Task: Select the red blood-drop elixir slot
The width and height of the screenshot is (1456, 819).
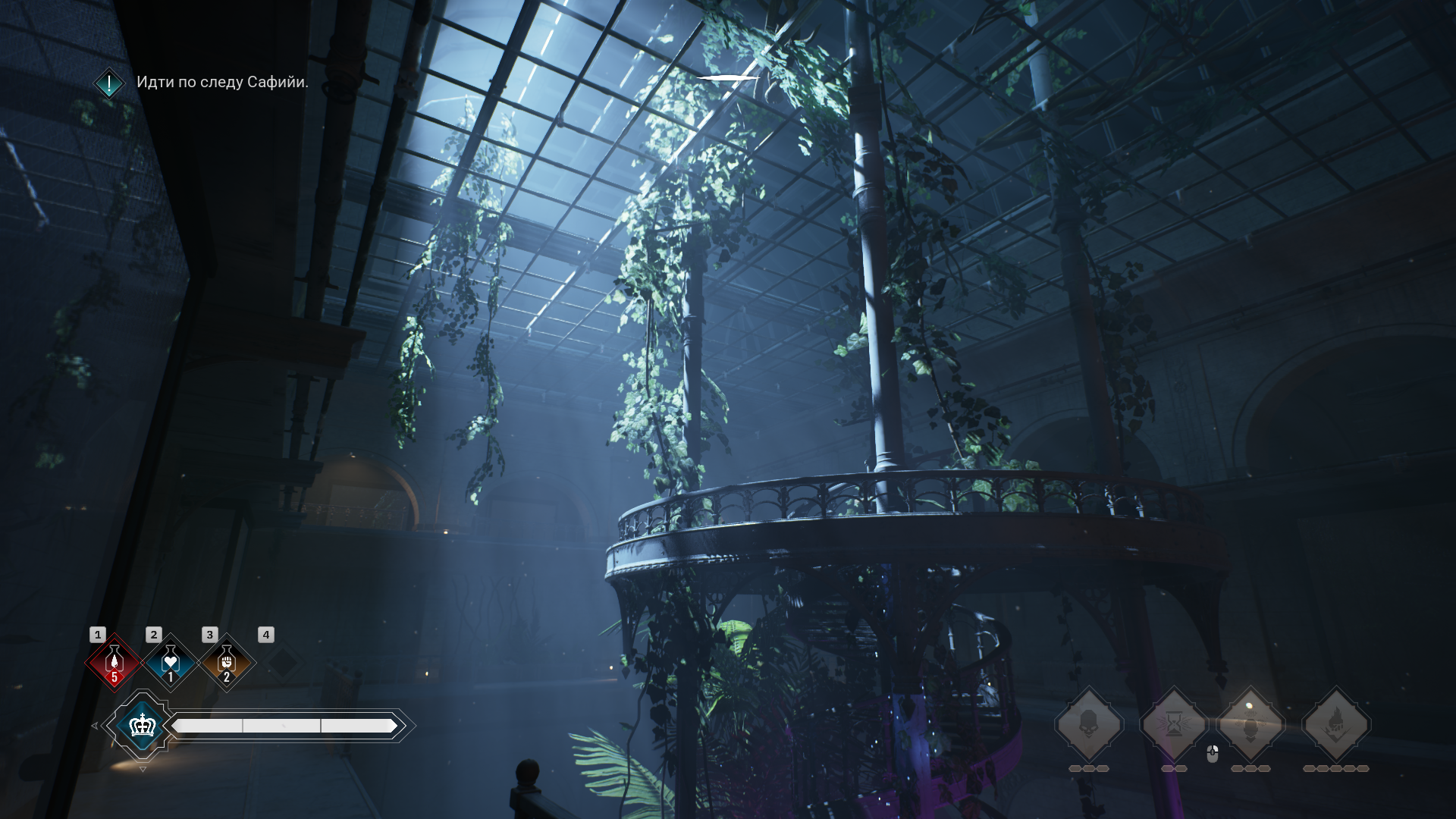Action: click(115, 662)
